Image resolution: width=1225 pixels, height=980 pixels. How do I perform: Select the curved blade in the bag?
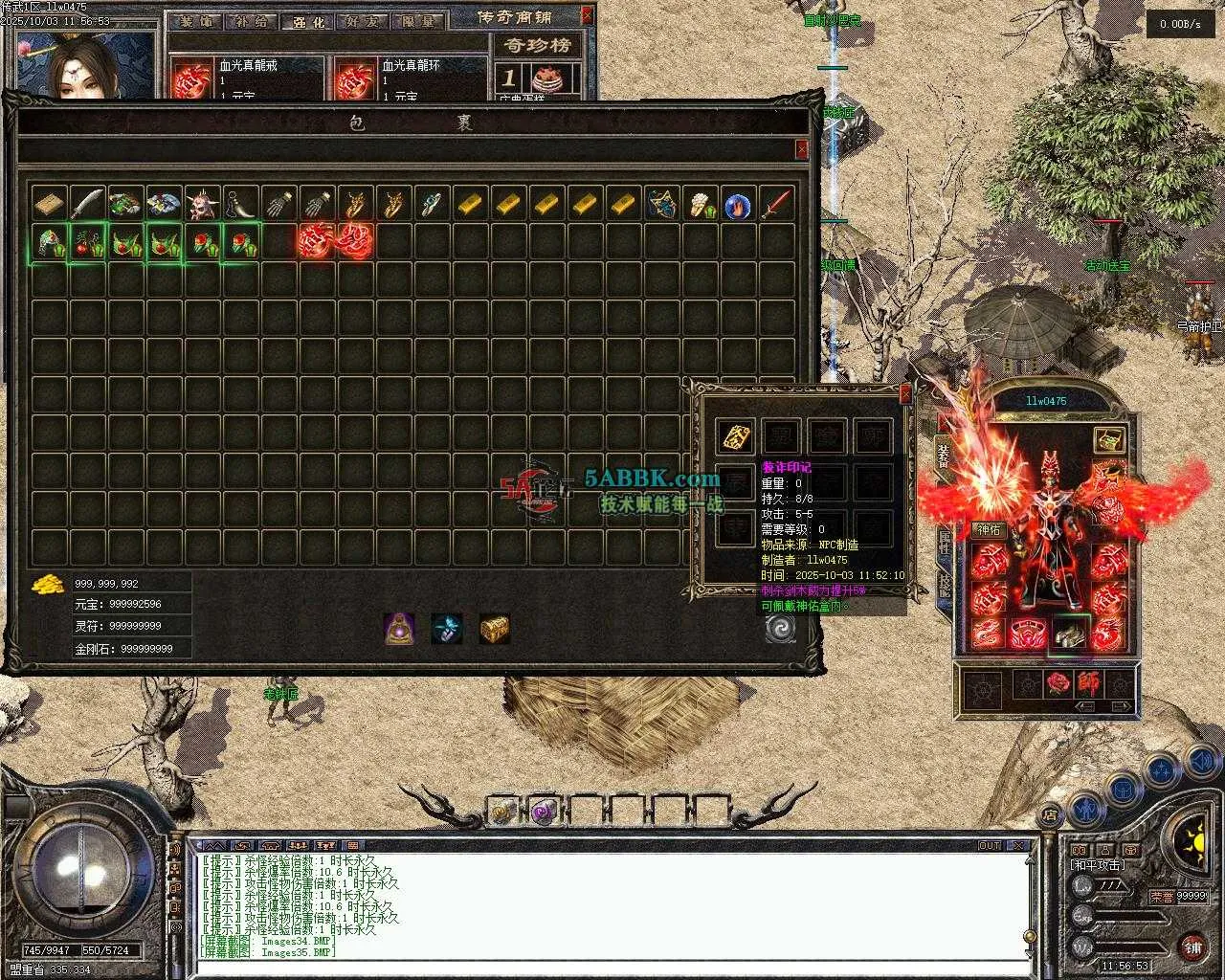point(86,203)
